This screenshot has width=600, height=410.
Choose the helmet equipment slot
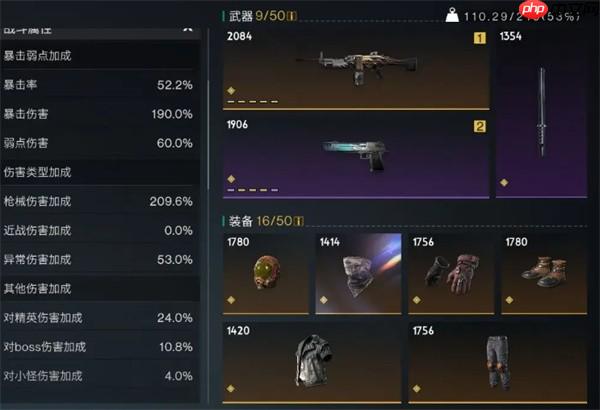(265, 272)
